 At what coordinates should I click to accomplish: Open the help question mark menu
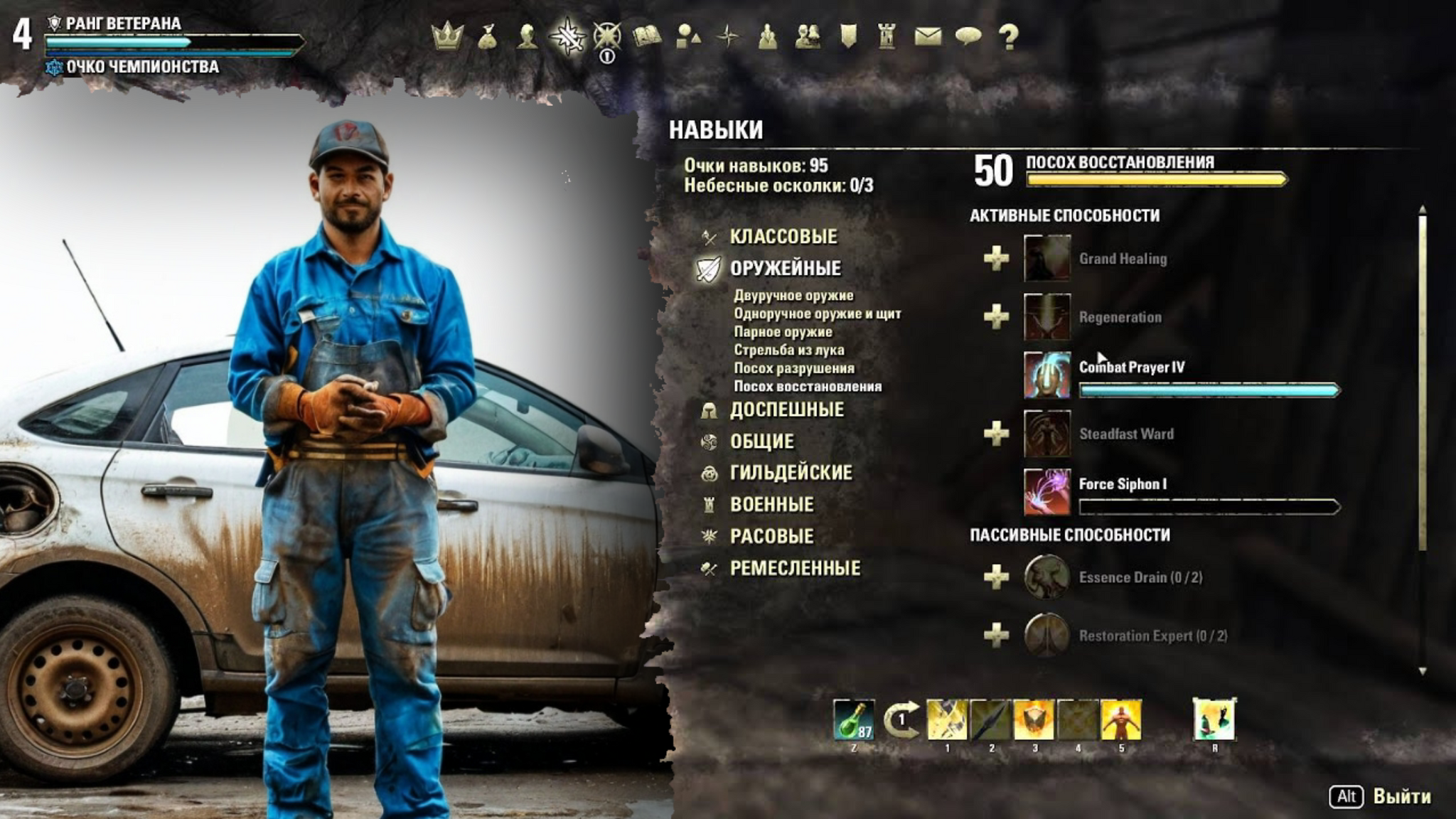click(1008, 36)
